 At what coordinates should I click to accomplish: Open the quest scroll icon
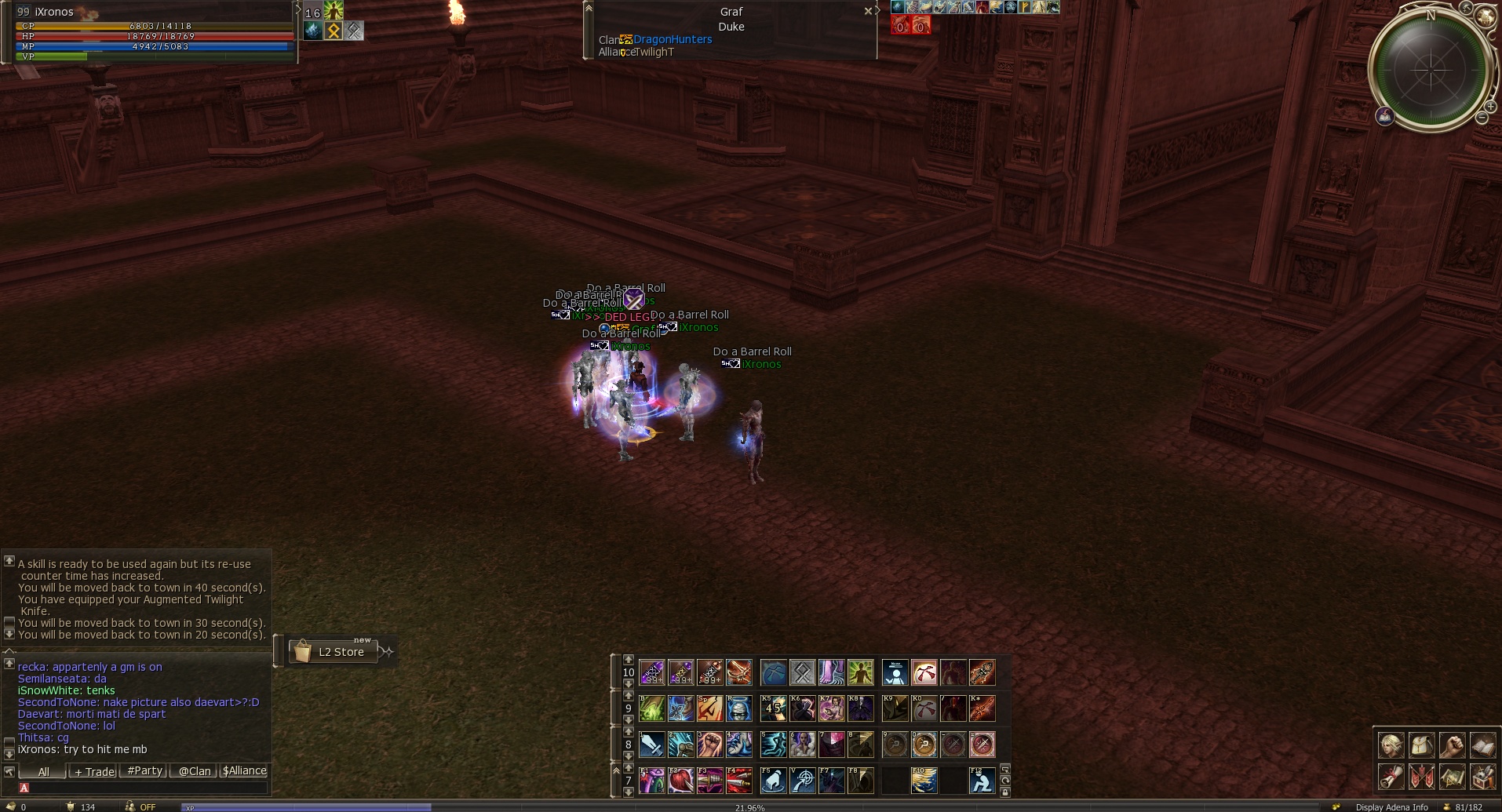[1391, 777]
